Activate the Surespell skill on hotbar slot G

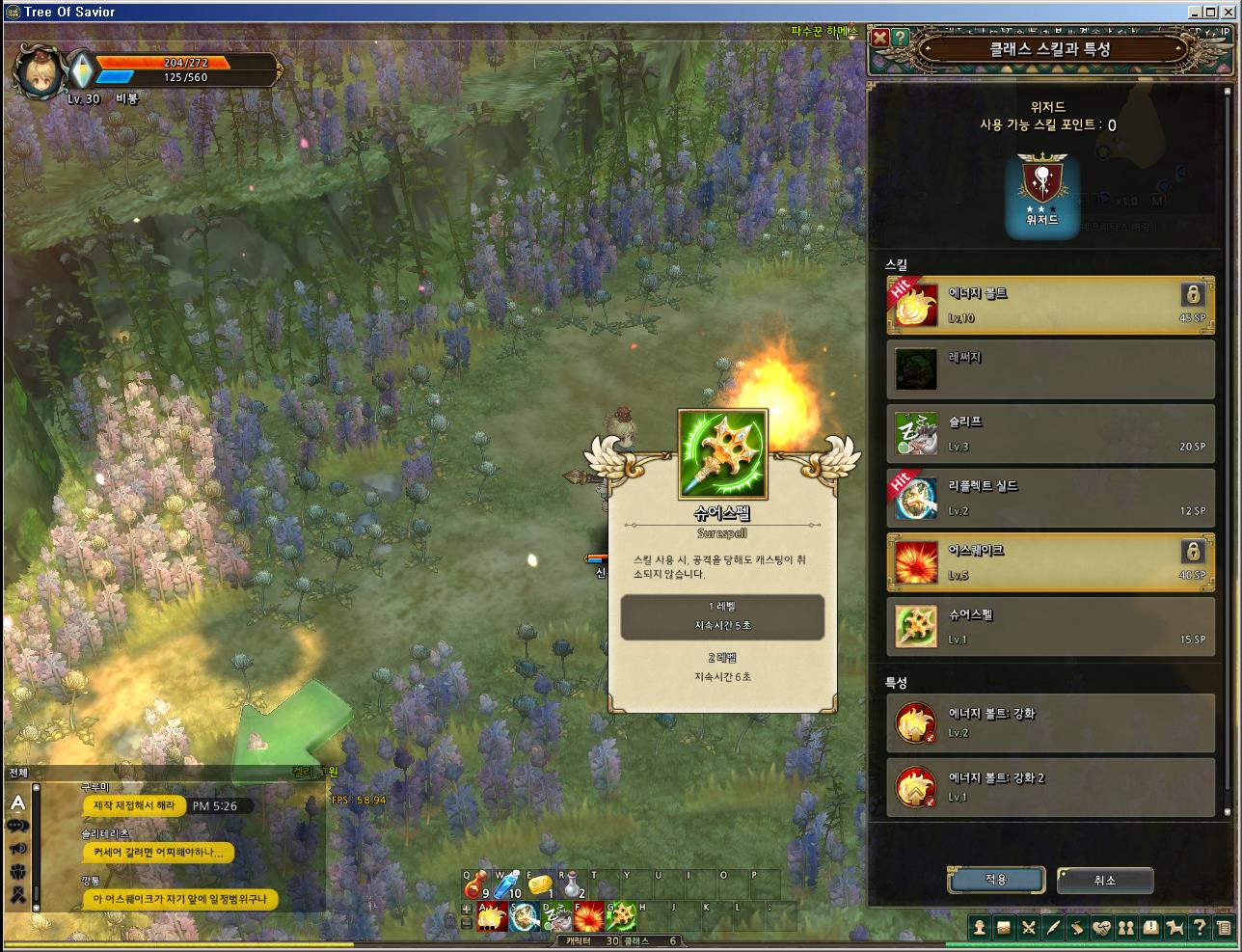pos(621,916)
